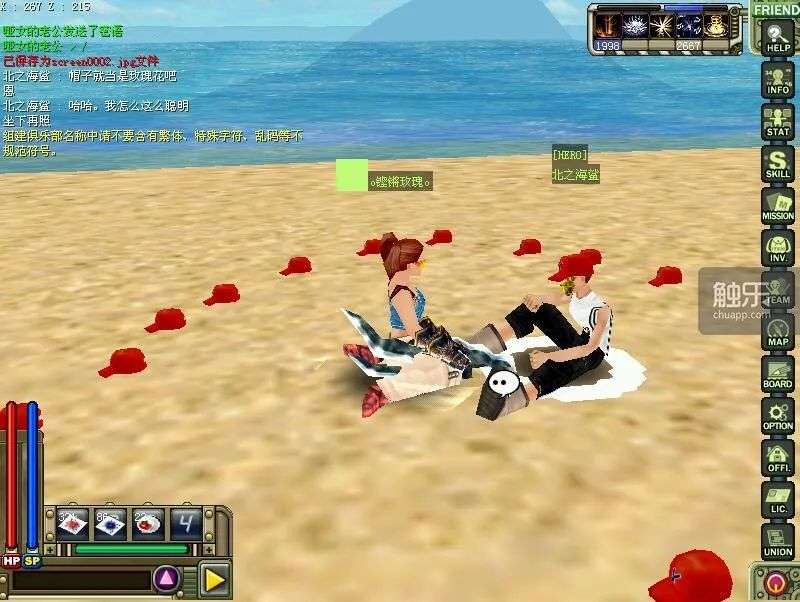Open the STAT character screen
800x602 pixels.
click(x=777, y=121)
